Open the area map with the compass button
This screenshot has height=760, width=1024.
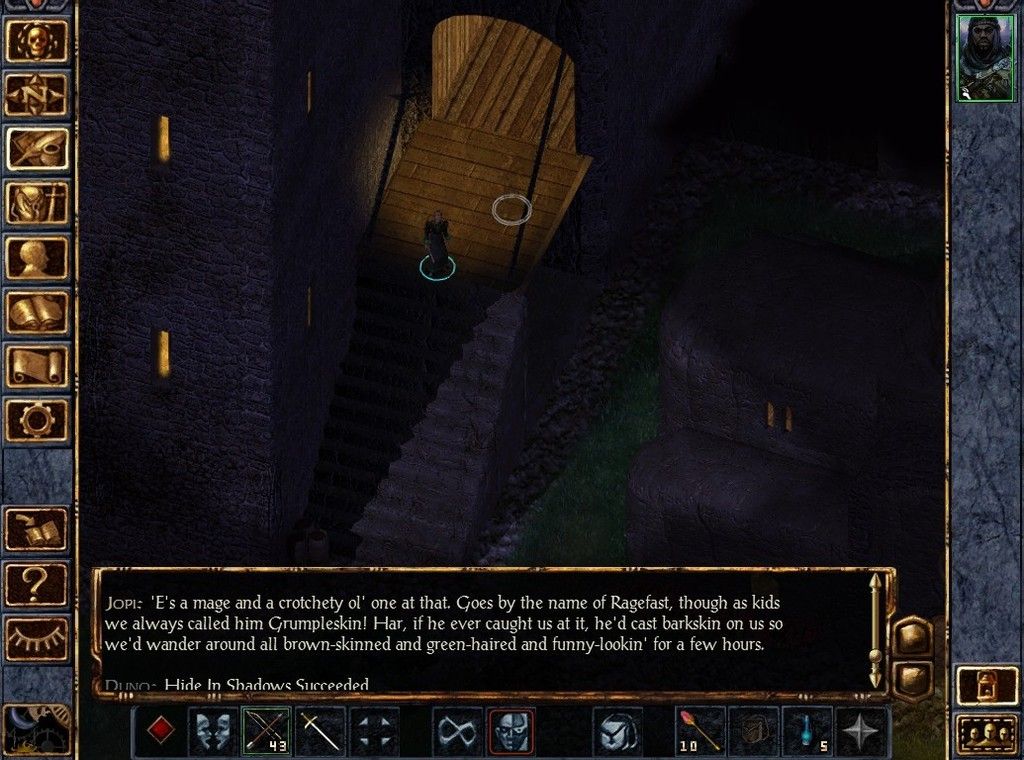coord(38,94)
